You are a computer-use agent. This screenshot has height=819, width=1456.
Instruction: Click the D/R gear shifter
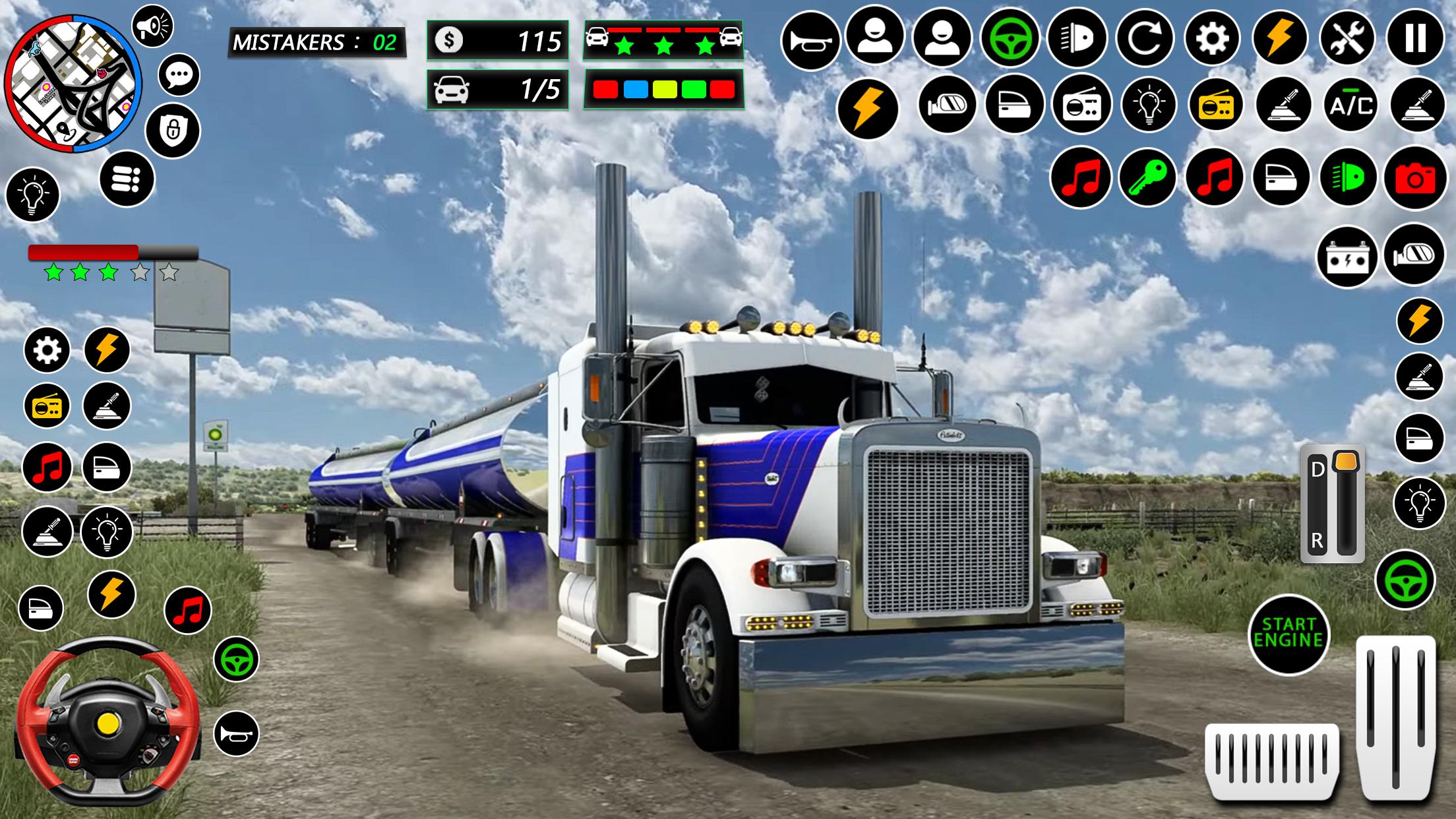point(1332,503)
